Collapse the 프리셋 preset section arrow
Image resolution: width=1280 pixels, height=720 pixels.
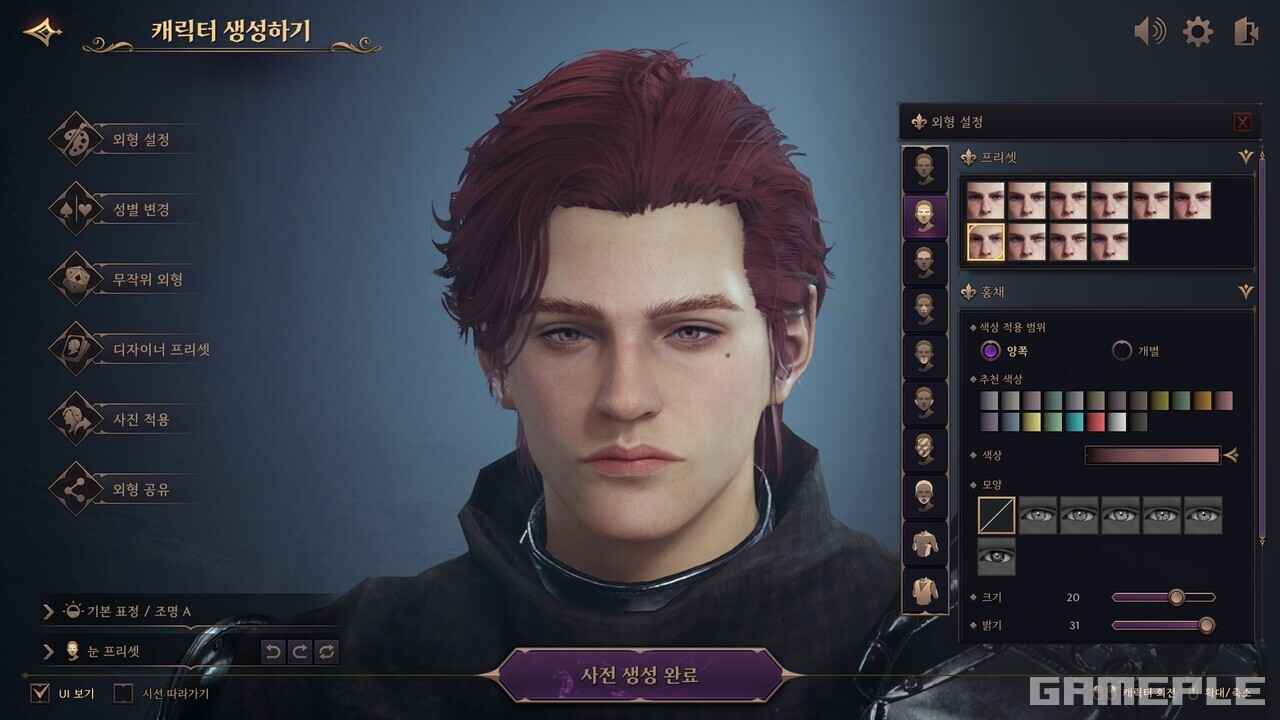click(1245, 157)
